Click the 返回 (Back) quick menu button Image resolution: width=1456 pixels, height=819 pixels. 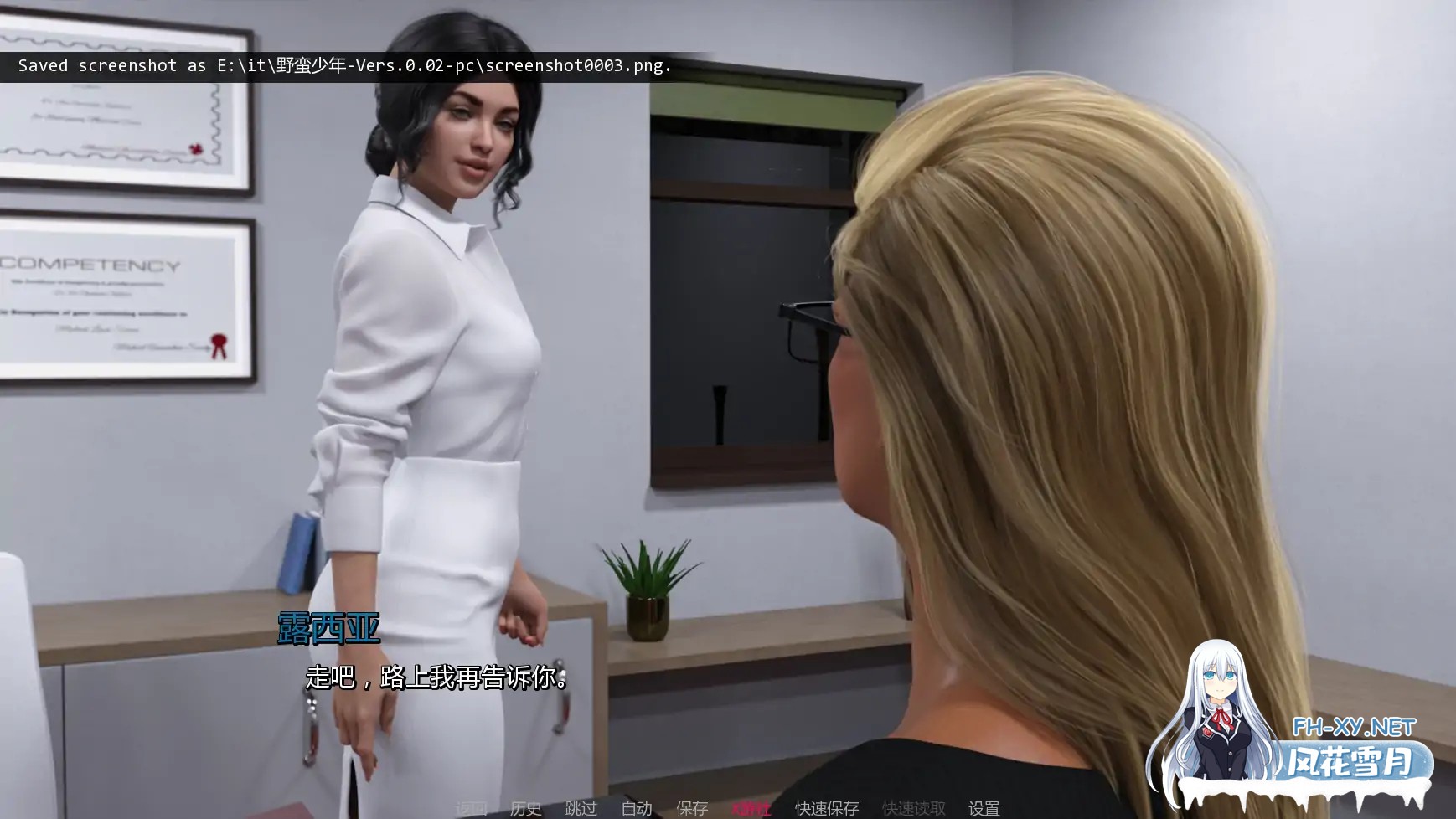pyautogui.click(x=471, y=808)
